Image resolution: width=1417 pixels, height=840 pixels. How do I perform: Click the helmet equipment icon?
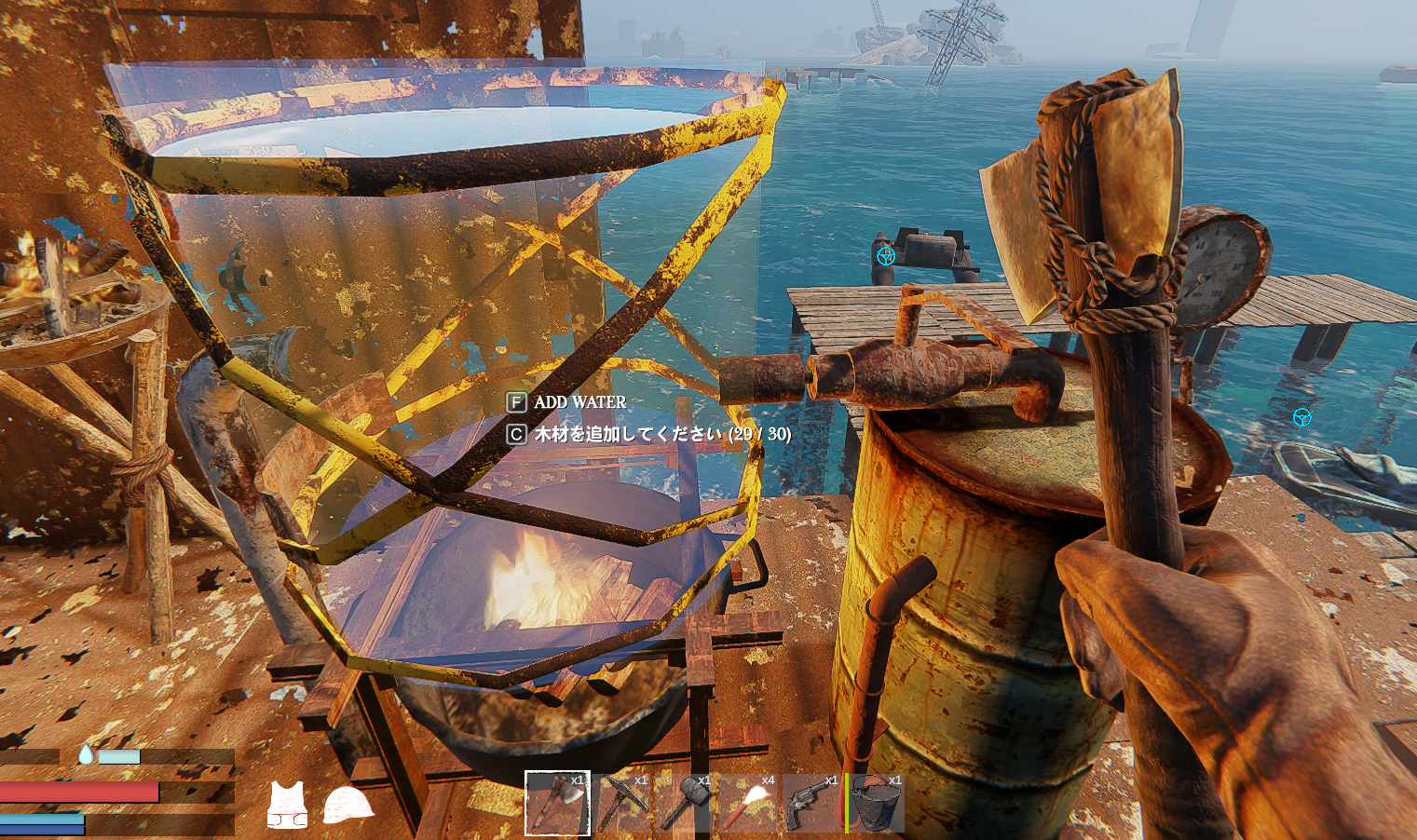(347, 805)
